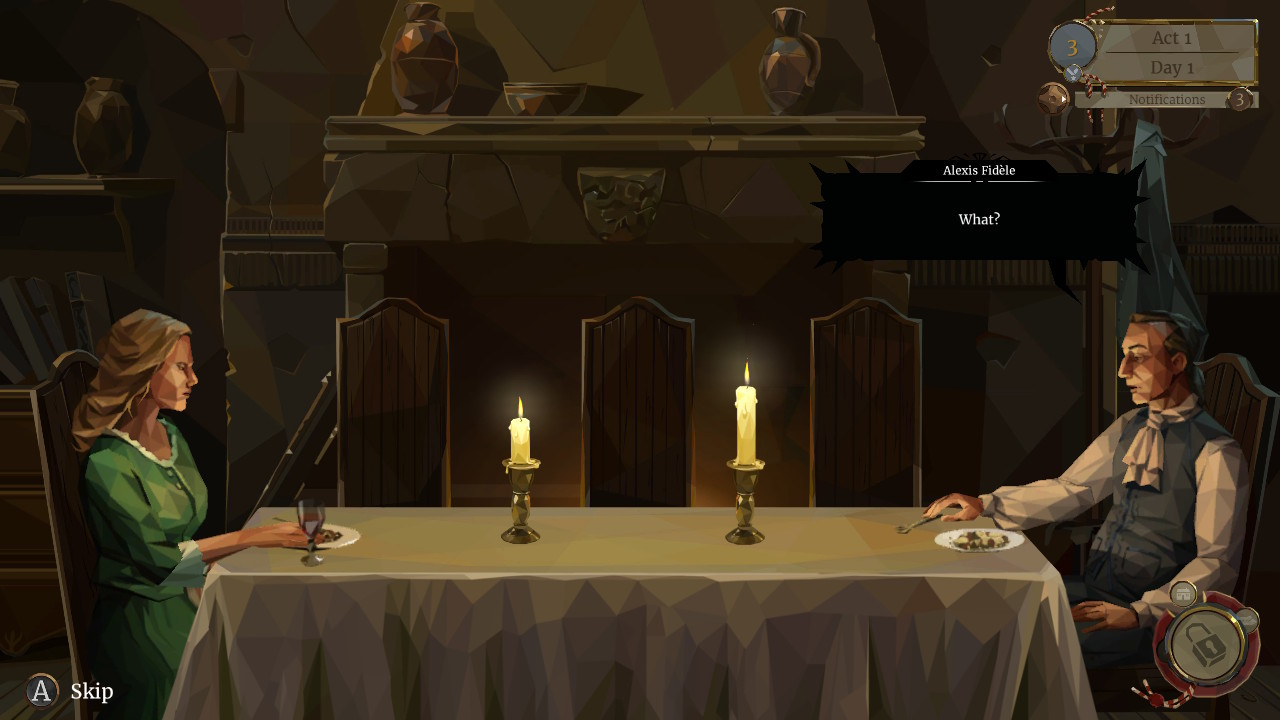Click the quill icon beside the lock seal
This screenshot has width=1280, height=720.
pos(1248,618)
